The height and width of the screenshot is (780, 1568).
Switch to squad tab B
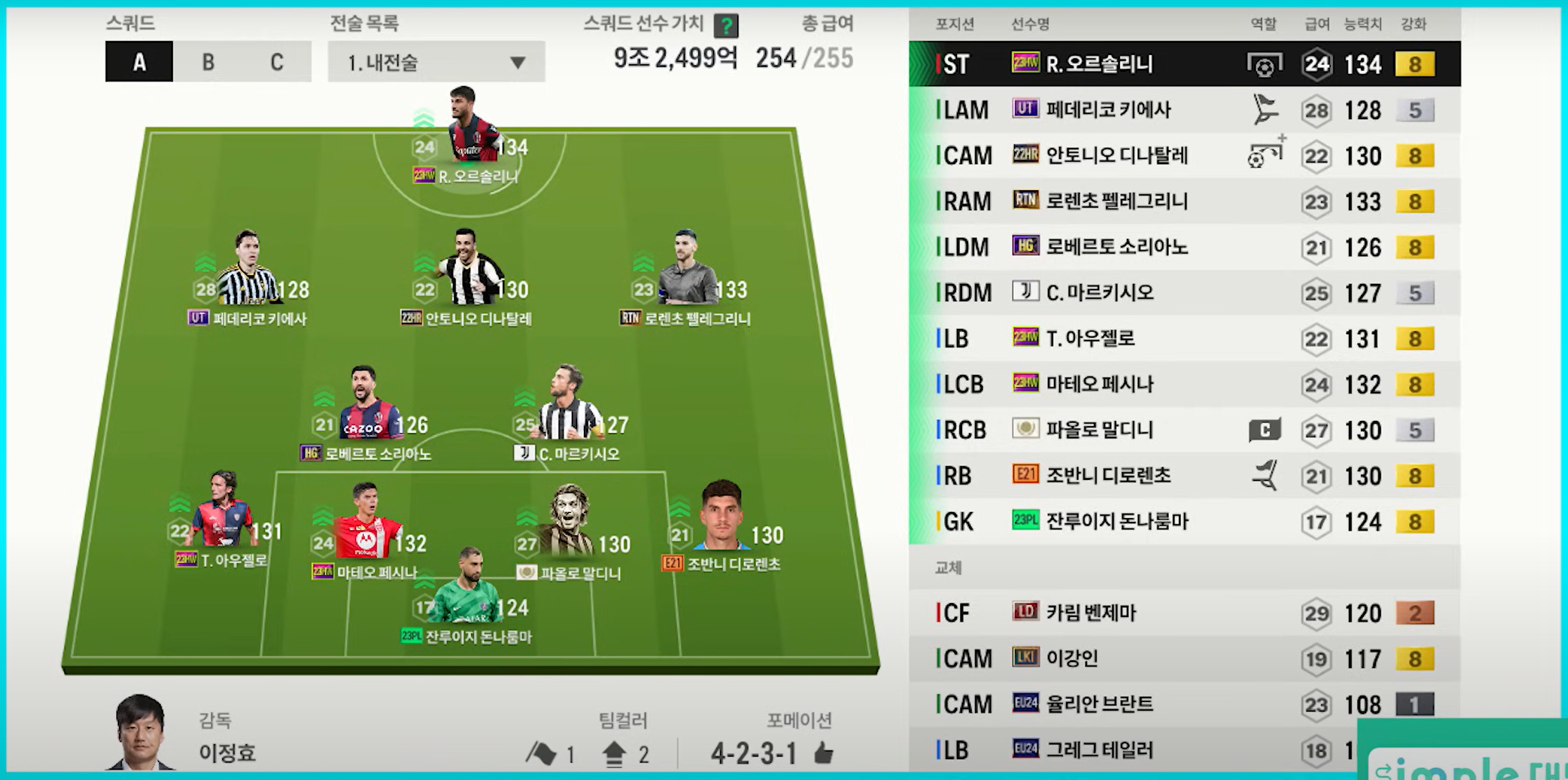click(208, 61)
